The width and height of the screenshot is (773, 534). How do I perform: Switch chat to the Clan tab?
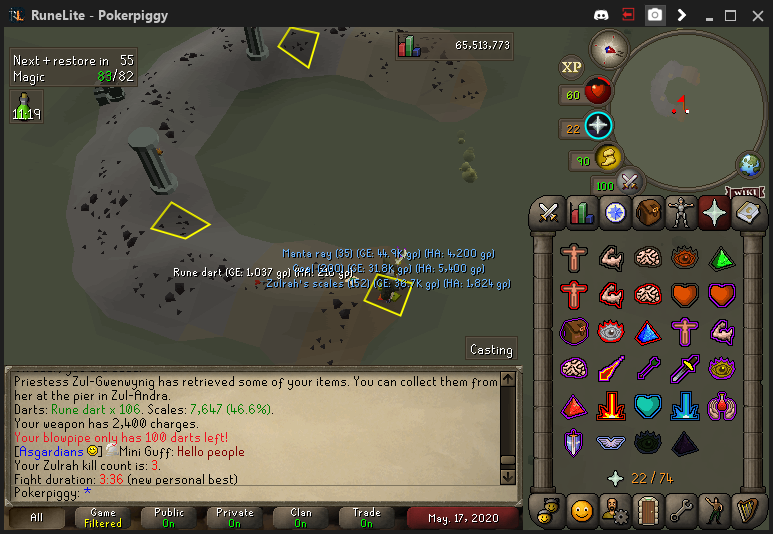point(300,518)
